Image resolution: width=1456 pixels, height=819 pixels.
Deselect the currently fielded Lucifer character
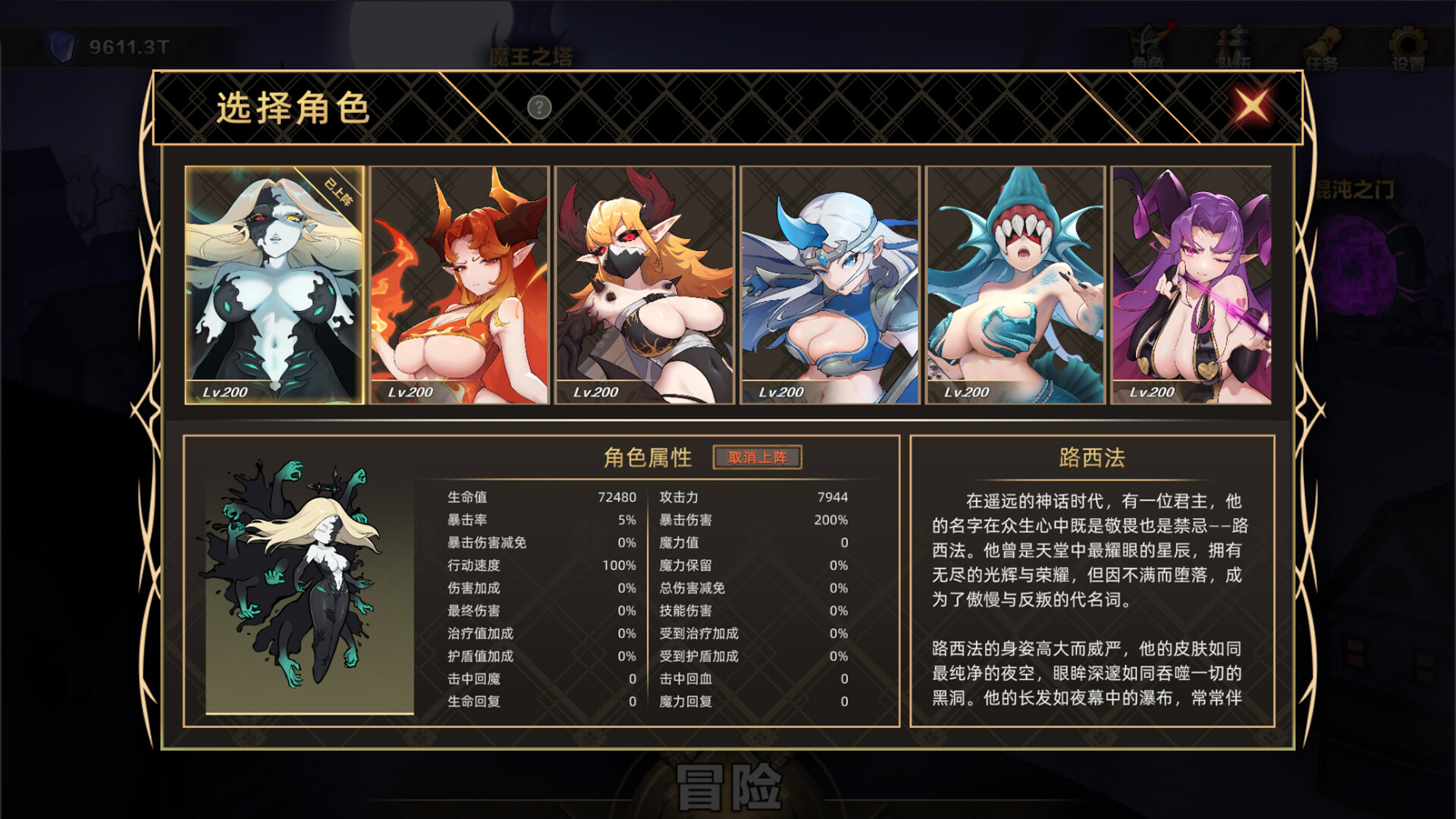click(x=758, y=458)
